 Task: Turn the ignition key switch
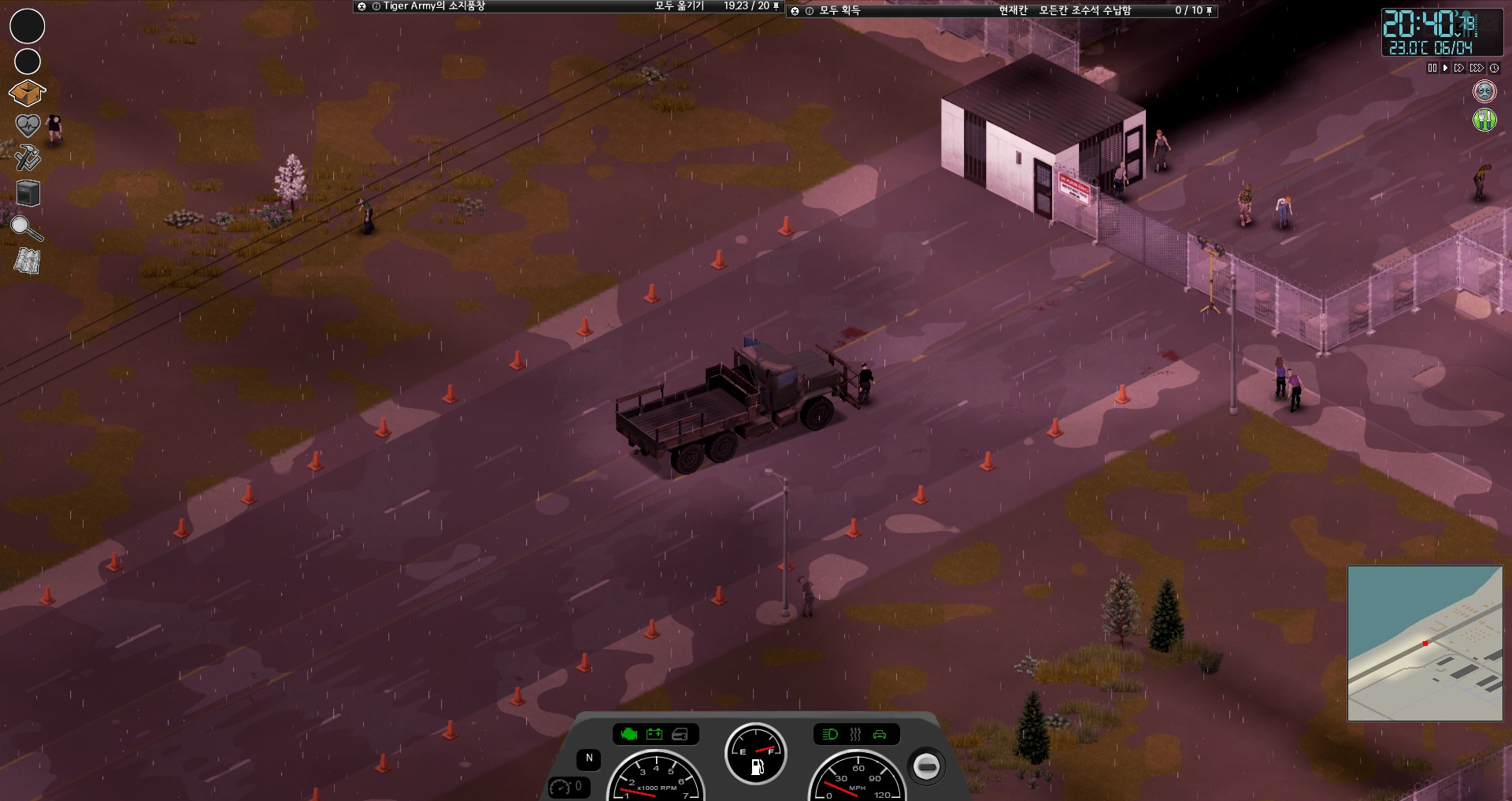pos(926,766)
